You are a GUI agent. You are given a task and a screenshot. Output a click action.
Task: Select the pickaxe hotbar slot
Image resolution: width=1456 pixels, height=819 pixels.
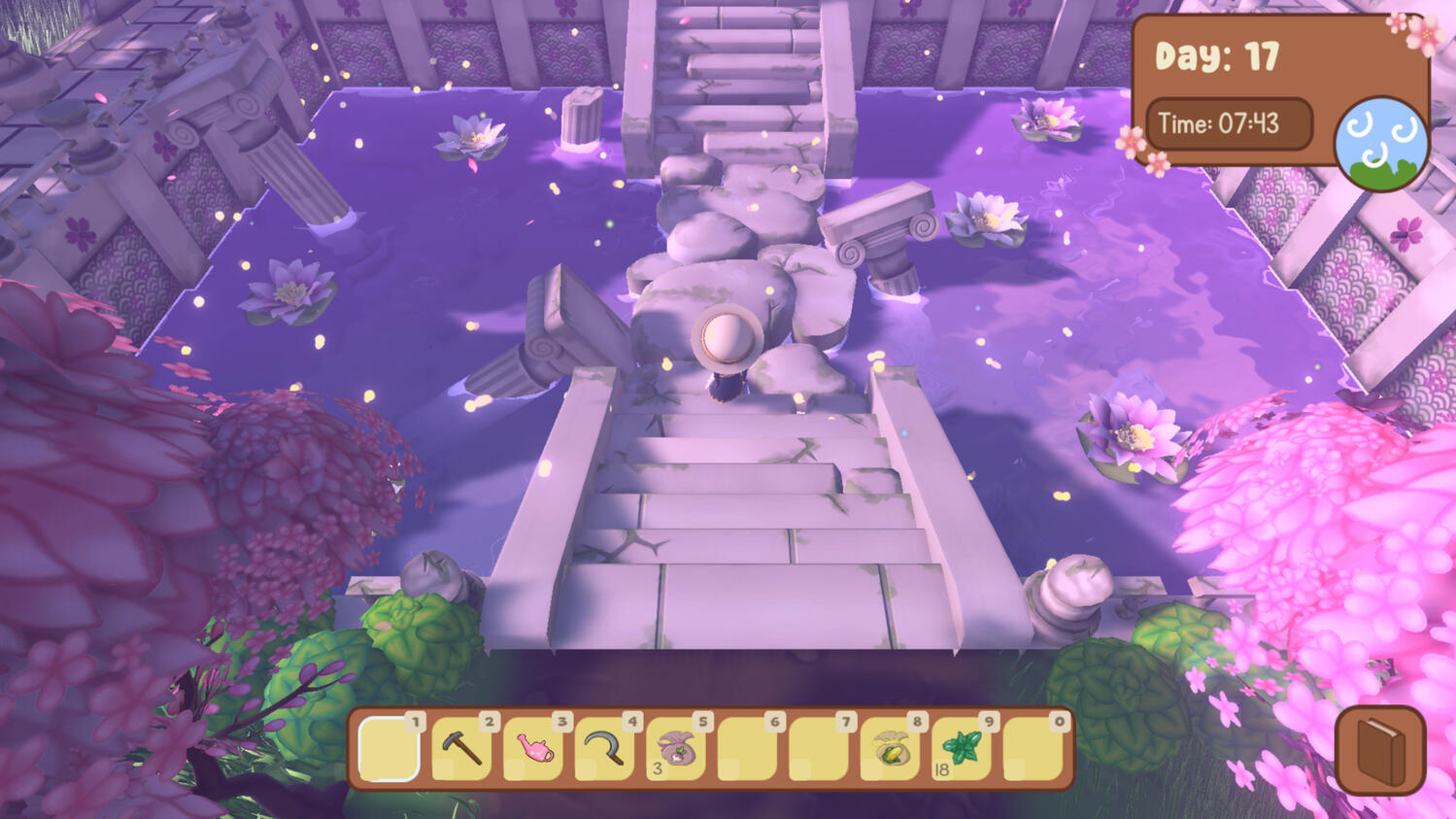click(x=461, y=748)
